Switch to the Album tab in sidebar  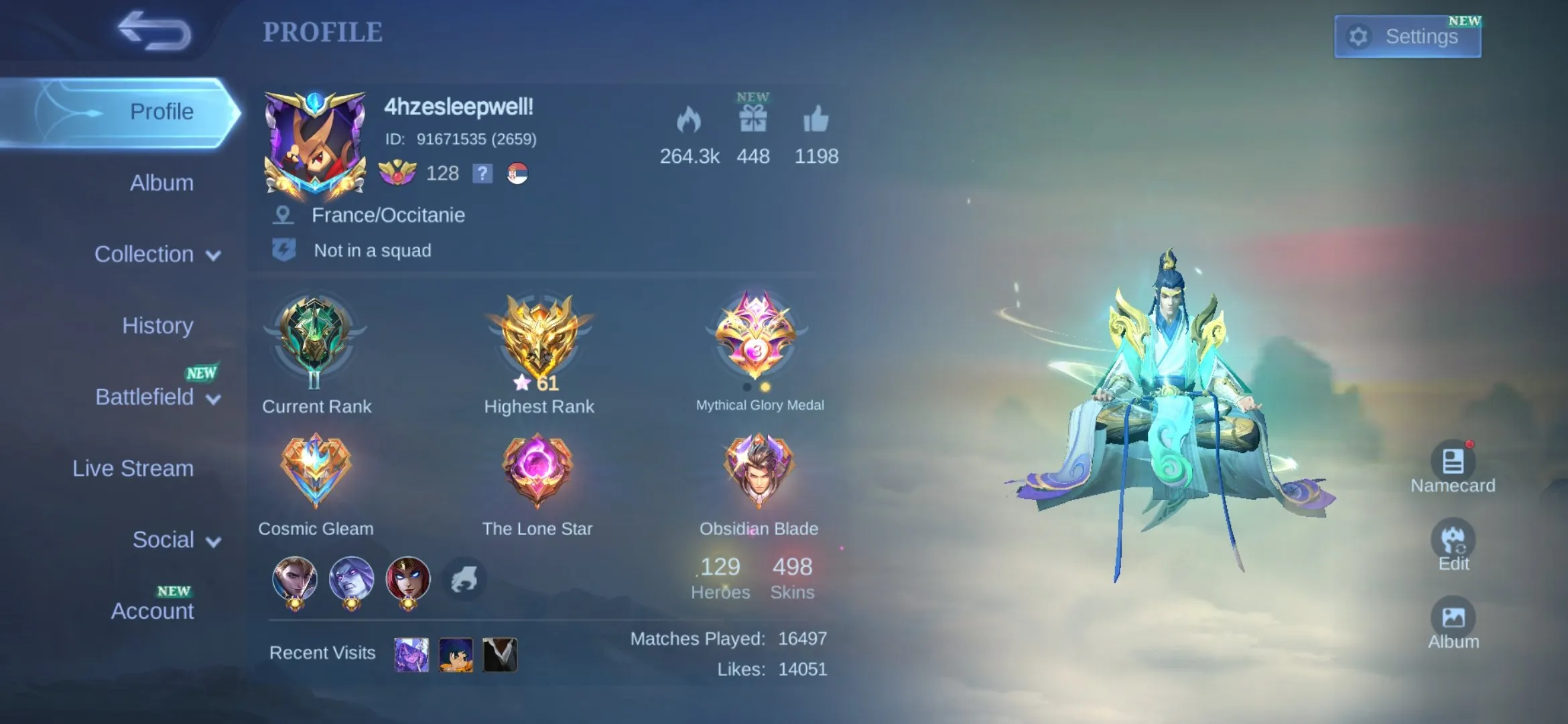[x=161, y=183]
